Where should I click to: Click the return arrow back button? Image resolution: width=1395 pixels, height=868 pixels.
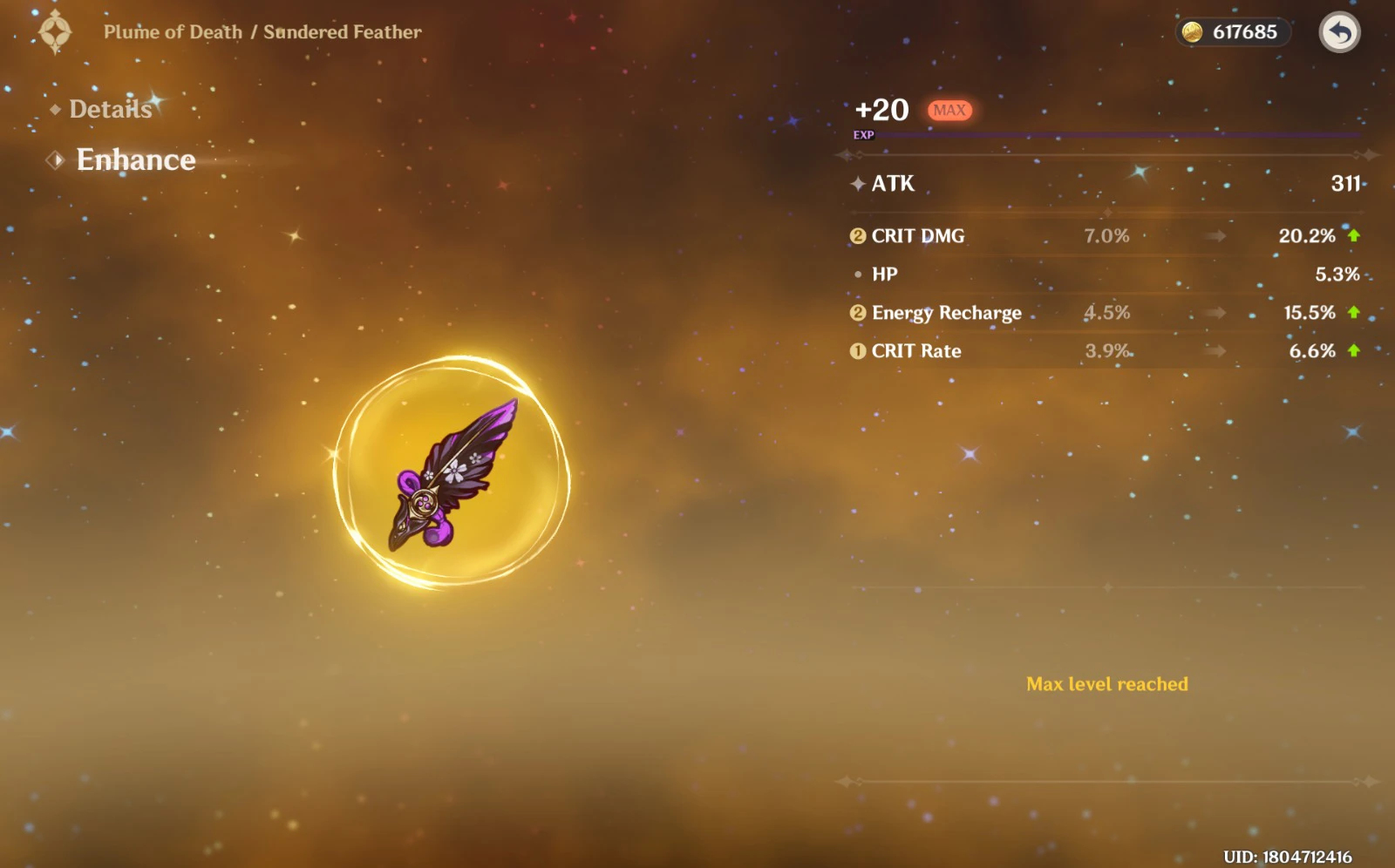pyautogui.click(x=1339, y=33)
